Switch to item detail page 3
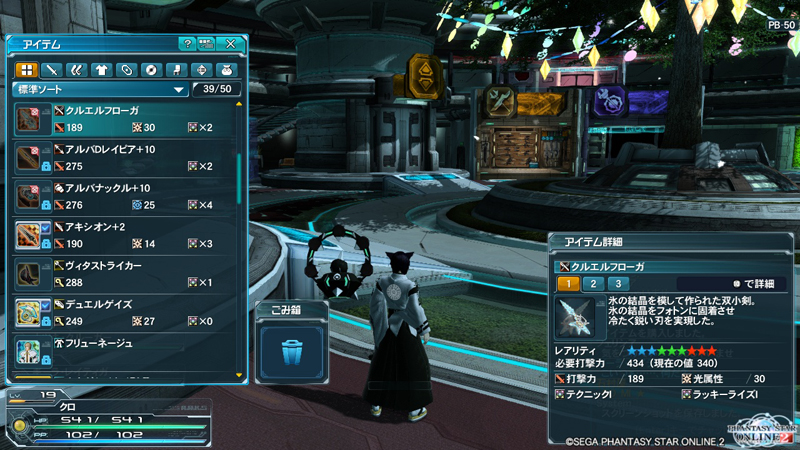The width and height of the screenshot is (800, 450). pos(618,284)
